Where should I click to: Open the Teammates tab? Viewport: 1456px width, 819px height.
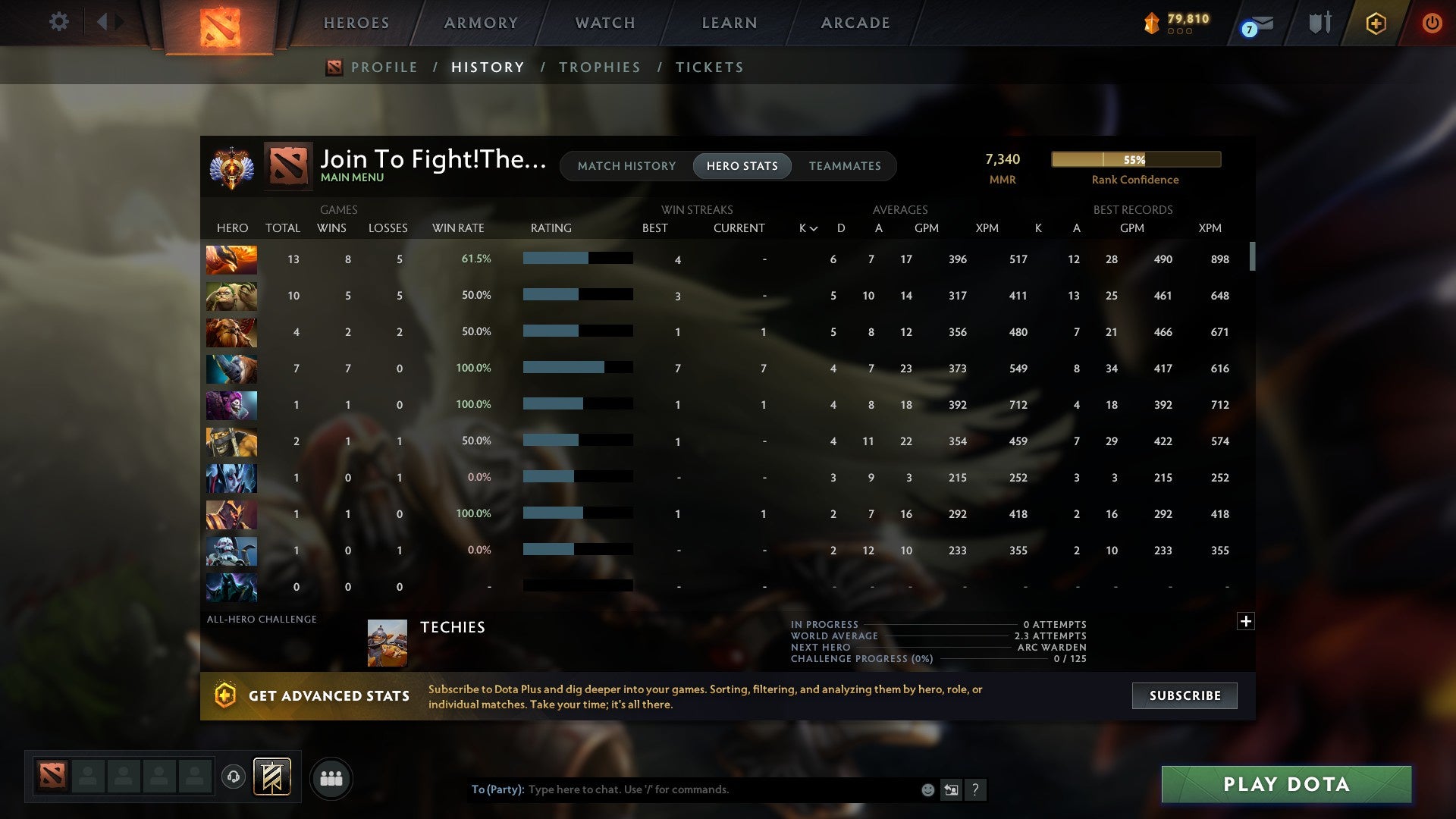pos(846,165)
